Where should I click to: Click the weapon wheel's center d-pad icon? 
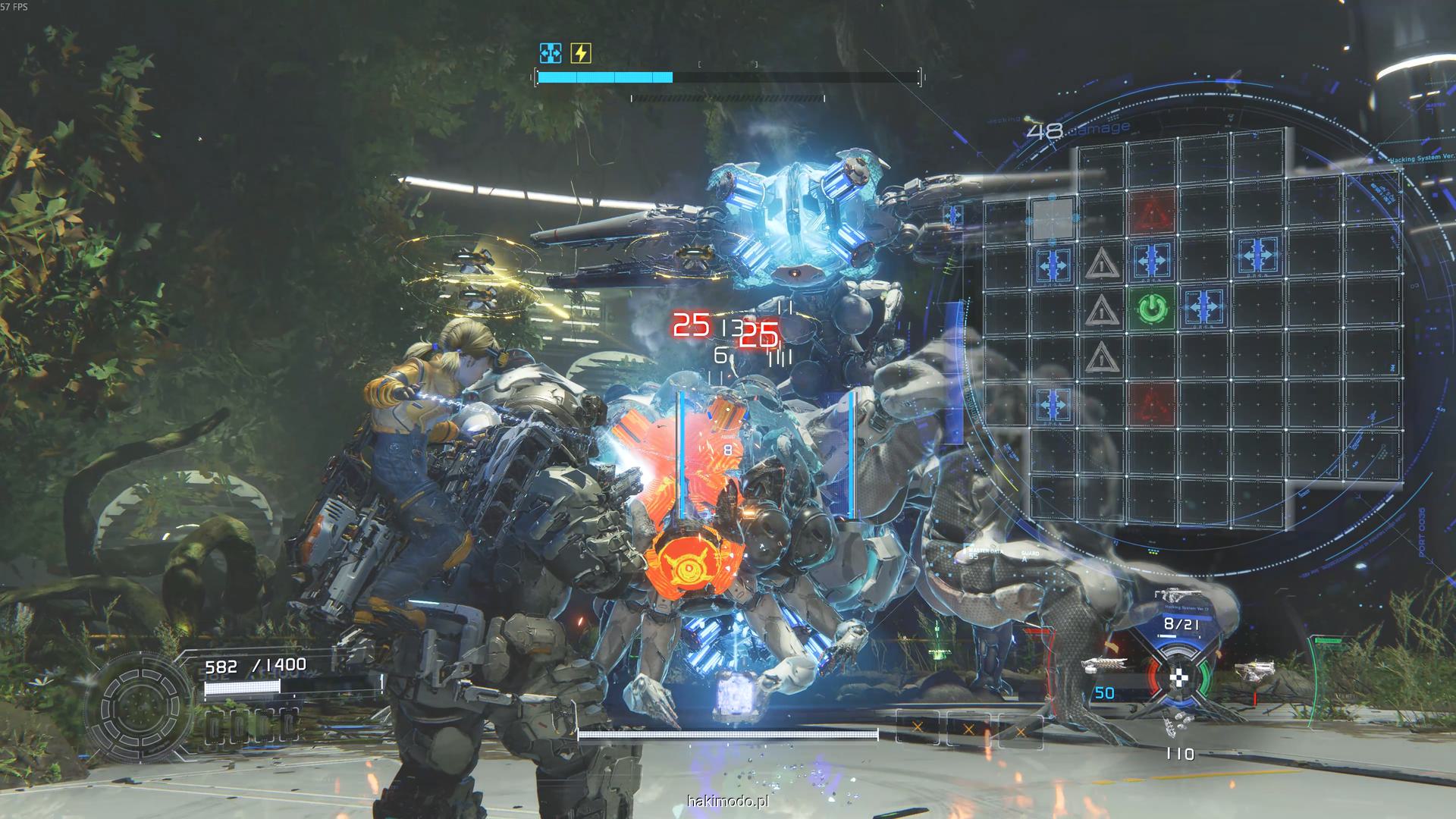pos(1178,677)
